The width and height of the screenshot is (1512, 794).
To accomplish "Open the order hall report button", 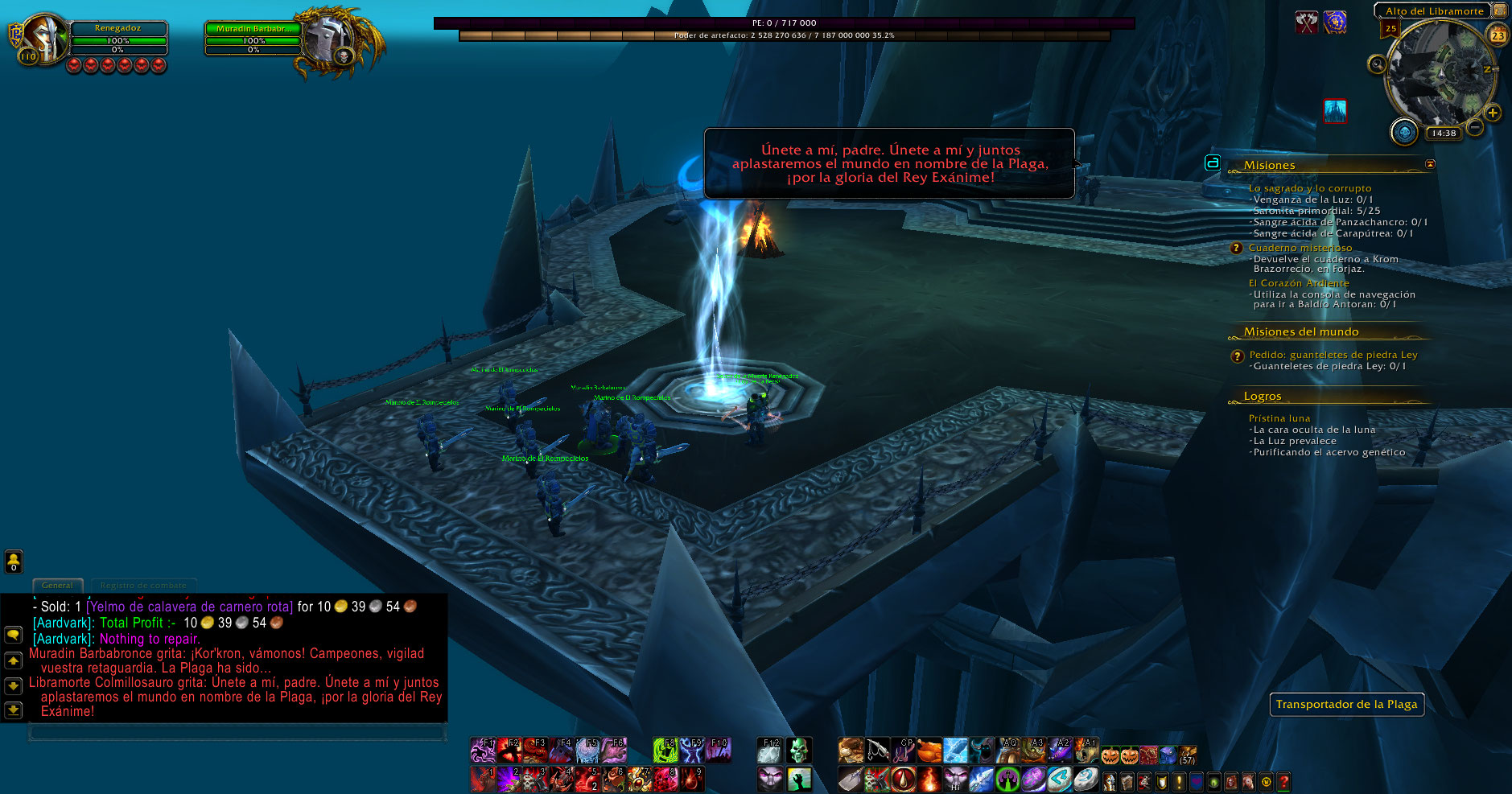I will point(1404,132).
